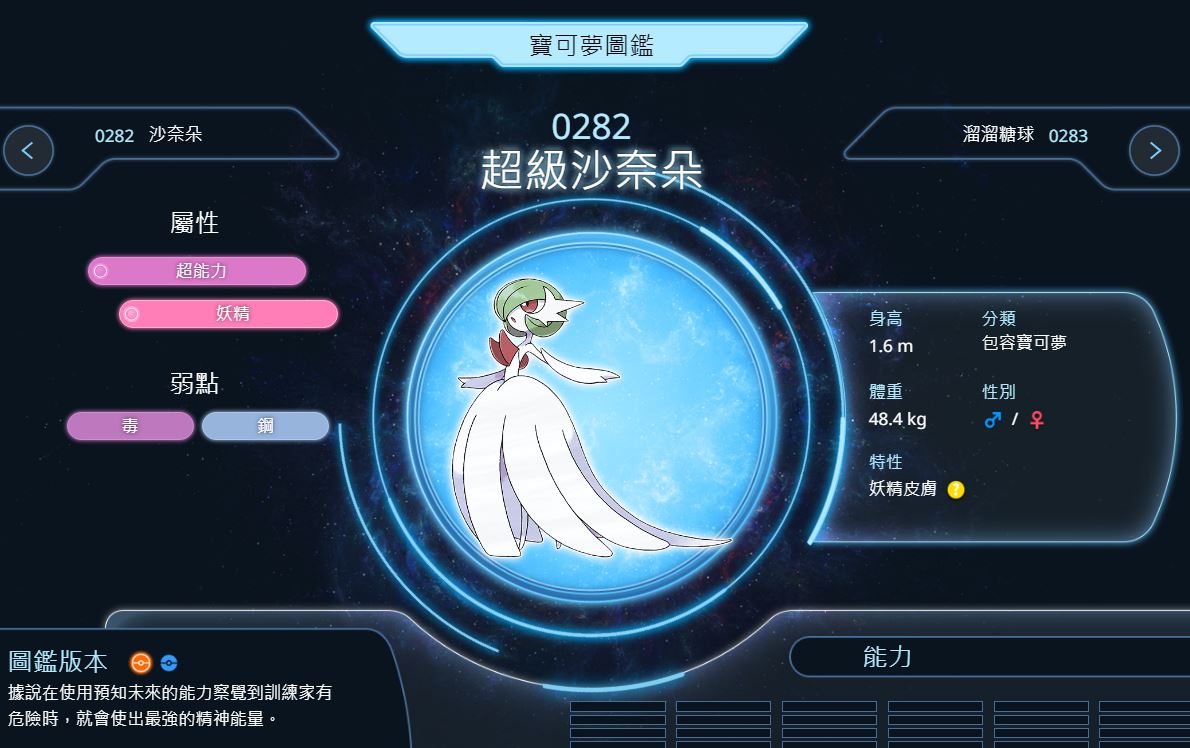
Task: Select the 妖精 type tag
Action: click(x=229, y=314)
